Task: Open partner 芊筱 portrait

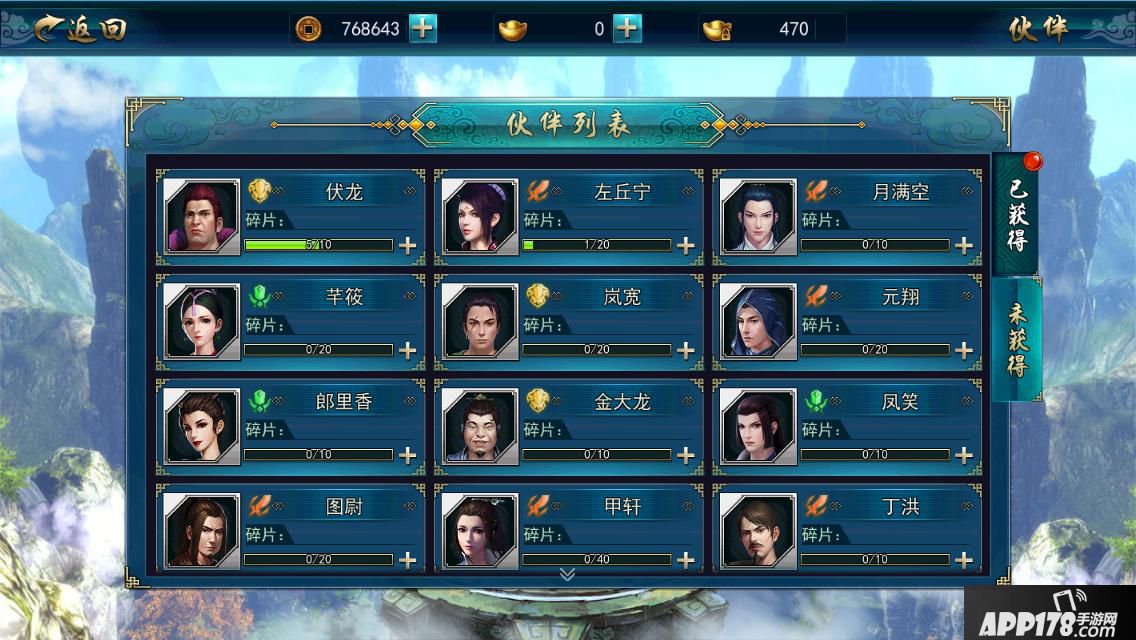Action: 202,321
